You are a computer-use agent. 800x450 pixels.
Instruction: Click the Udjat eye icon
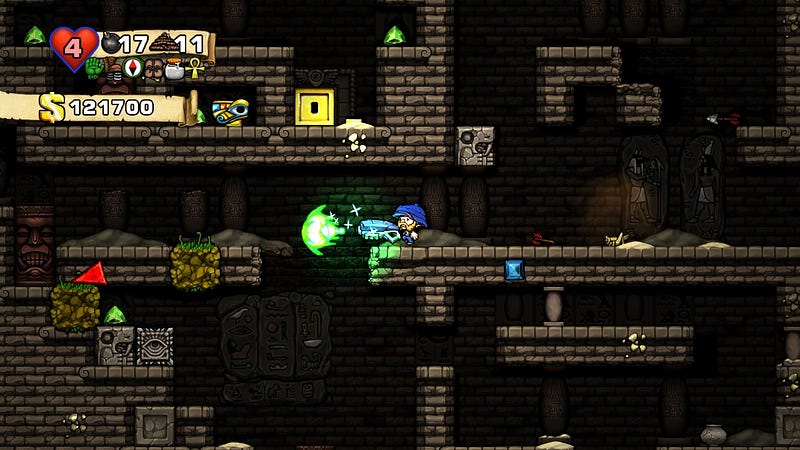point(230,112)
